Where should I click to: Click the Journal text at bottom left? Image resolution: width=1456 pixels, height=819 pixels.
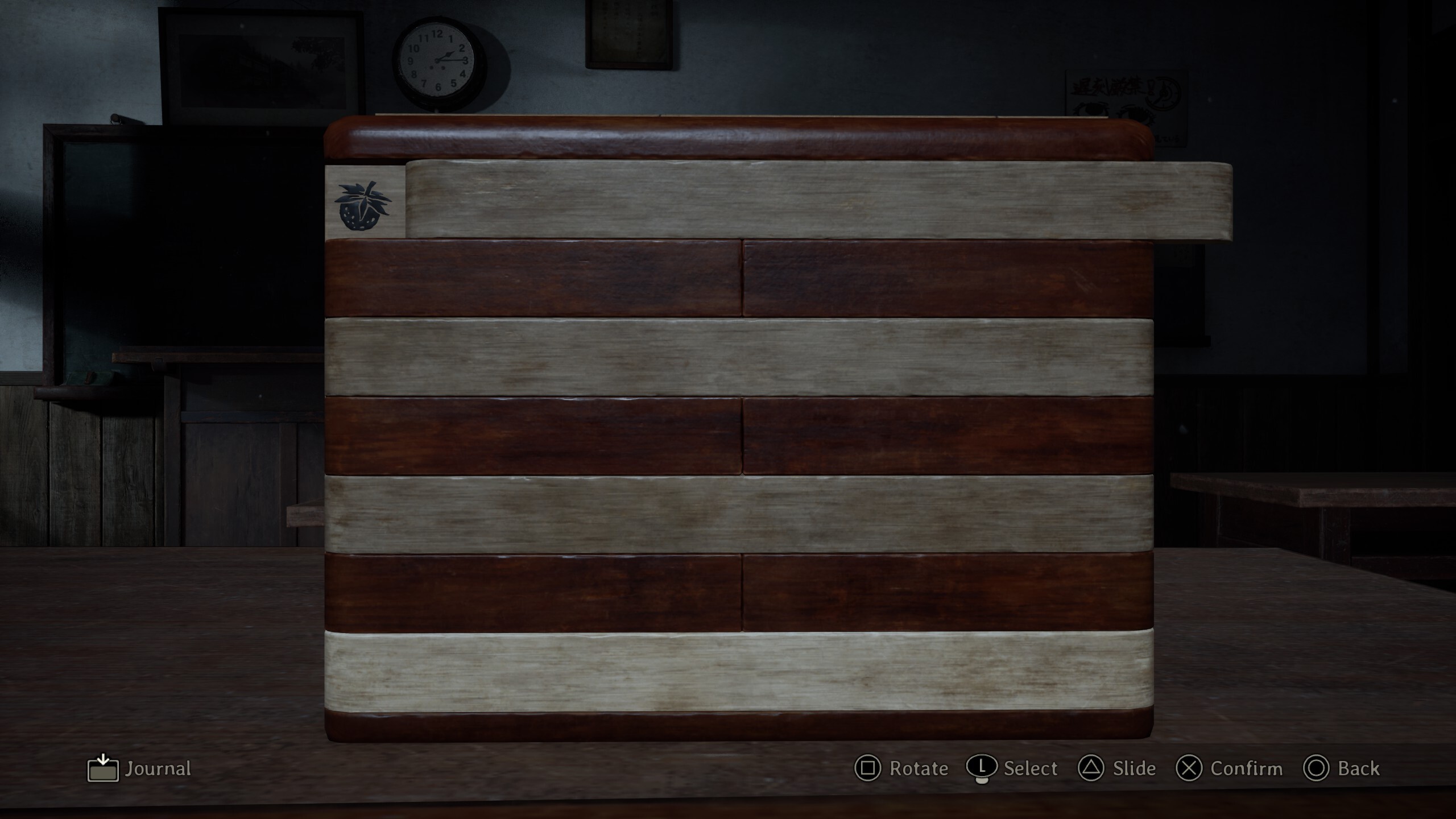point(158,769)
